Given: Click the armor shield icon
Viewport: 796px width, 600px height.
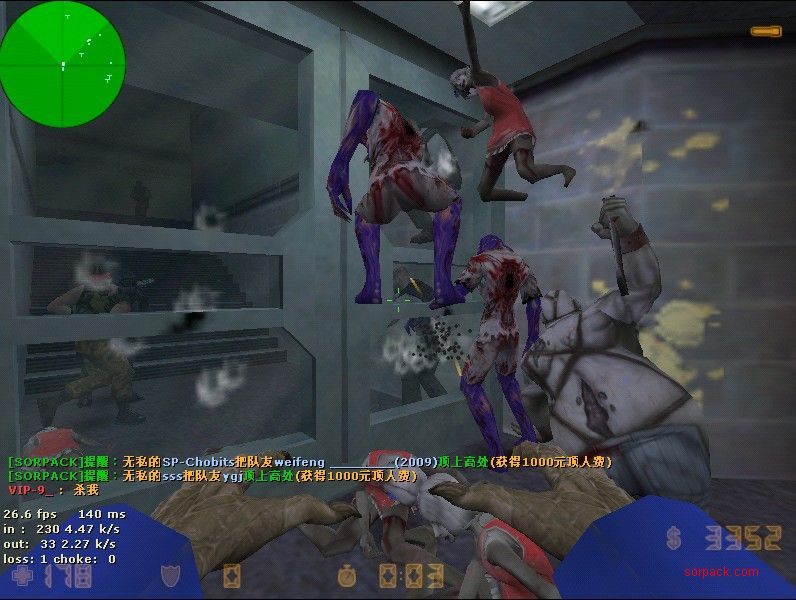Looking at the screenshot, I should [x=171, y=576].
